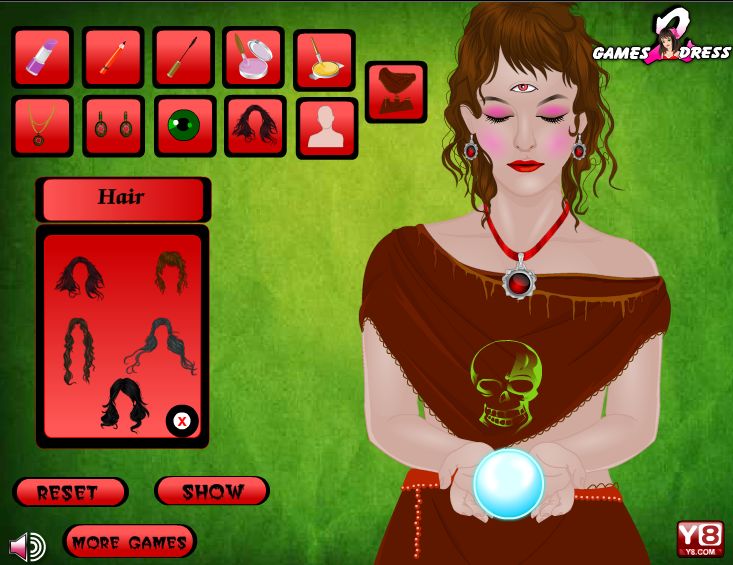Click the SHOW button
The image size is (733, 565).
212,491
